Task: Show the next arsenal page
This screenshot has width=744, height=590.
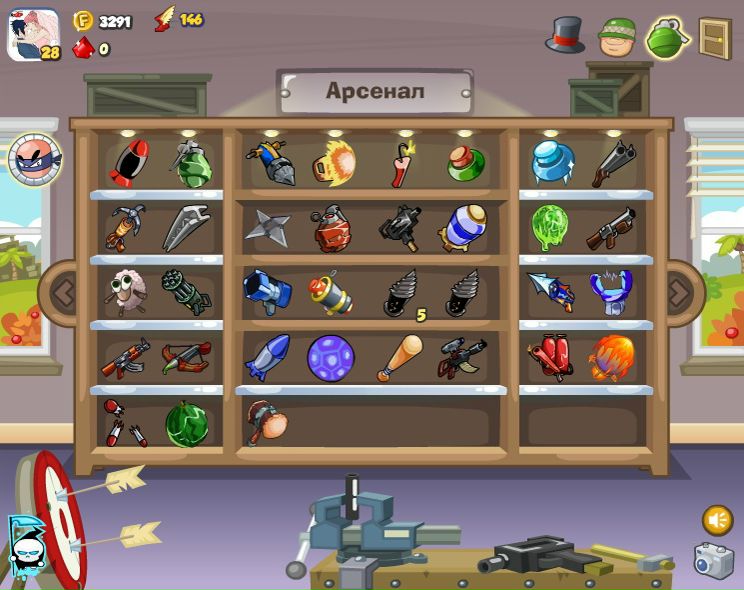Action: (680, 294)
